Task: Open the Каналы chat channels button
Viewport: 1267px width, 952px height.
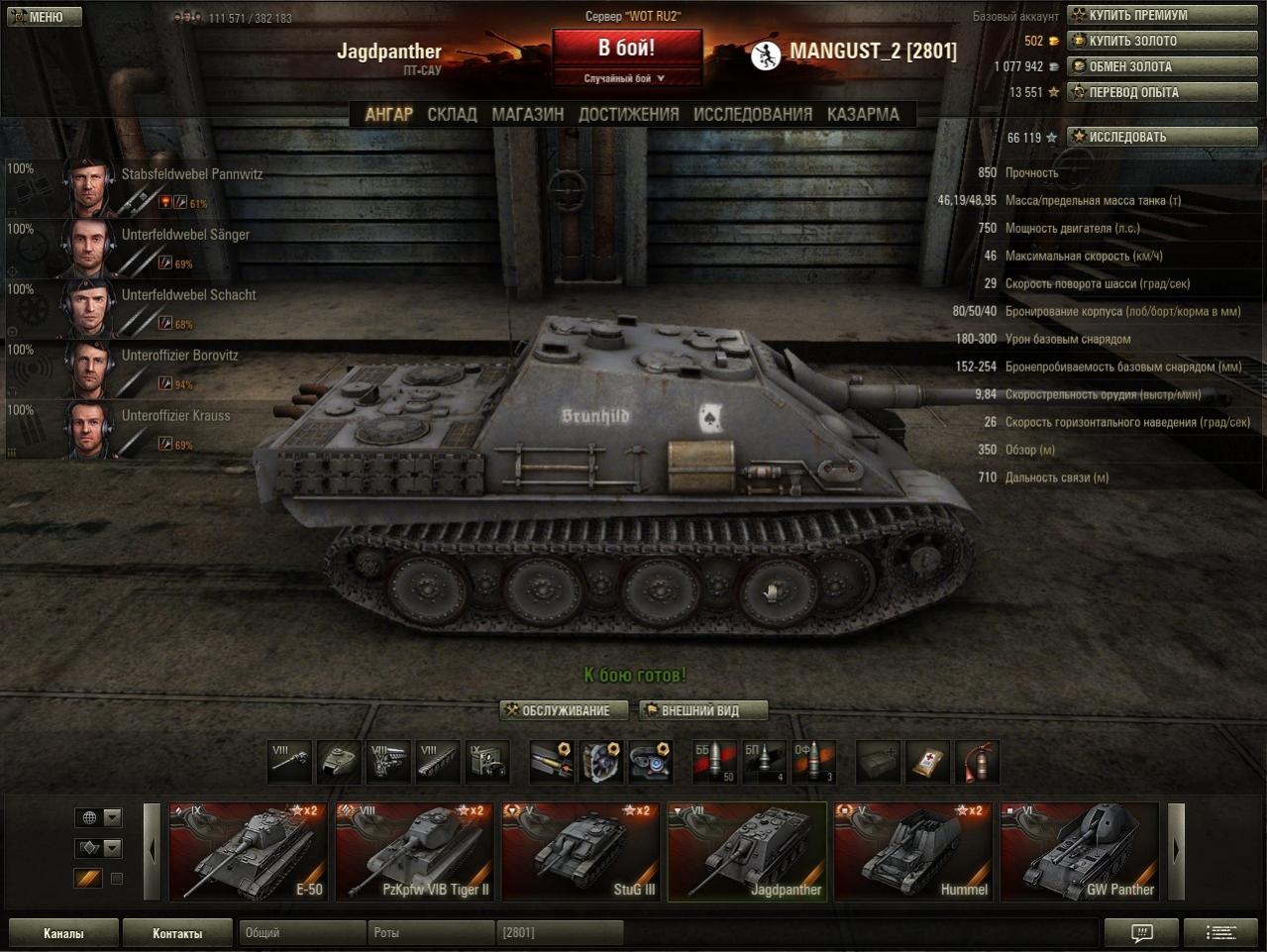Action: (63, 933)
